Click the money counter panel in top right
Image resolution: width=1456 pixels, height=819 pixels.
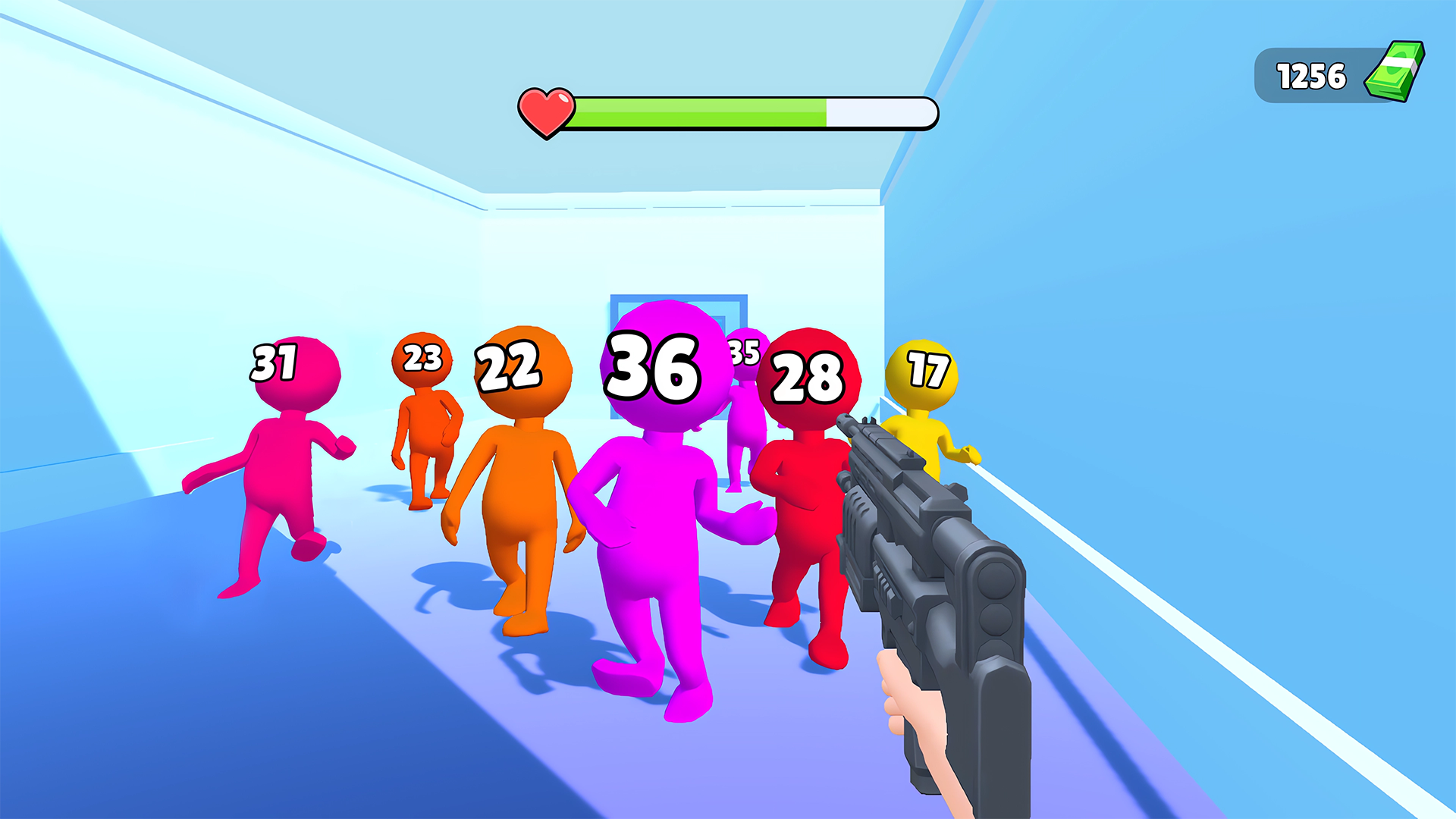point(1335,74)
